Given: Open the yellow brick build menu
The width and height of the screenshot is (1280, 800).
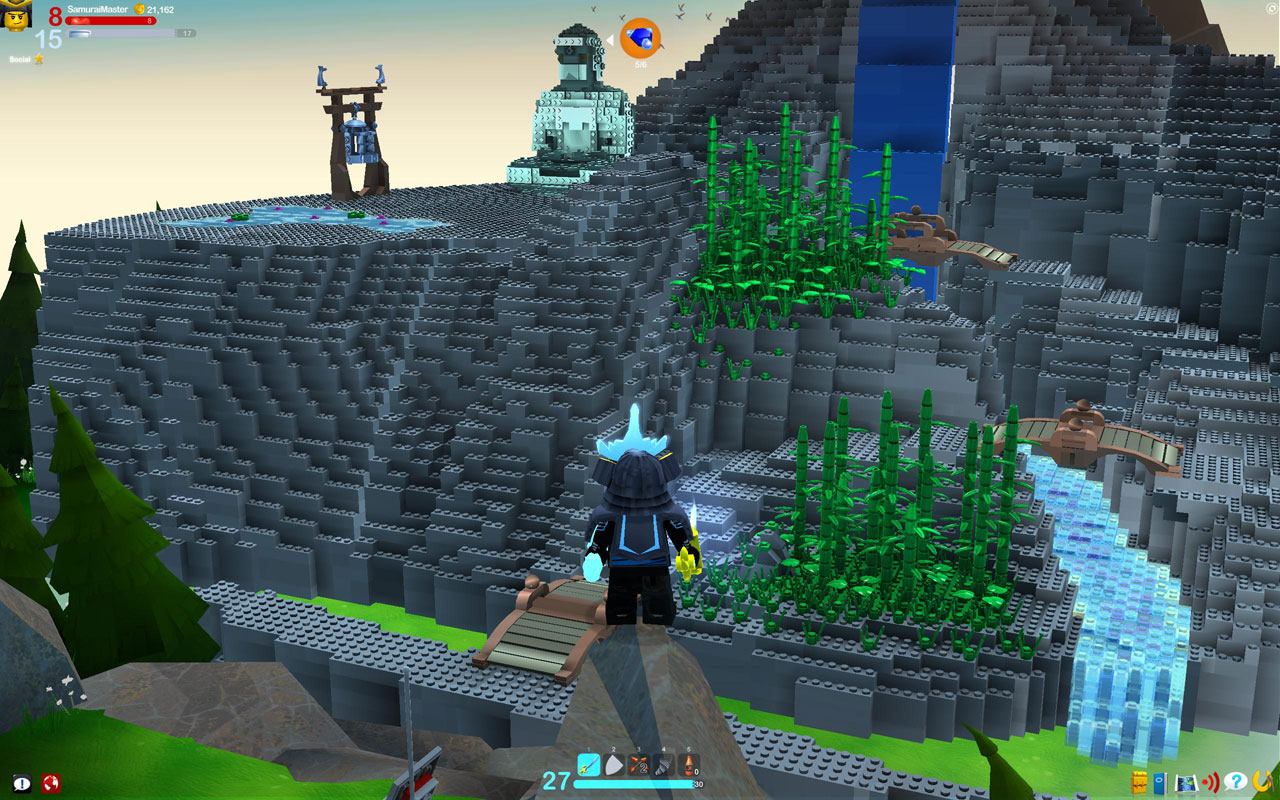Looking at the screenshot, I should pyautogui.click(x=1139, y=781).
